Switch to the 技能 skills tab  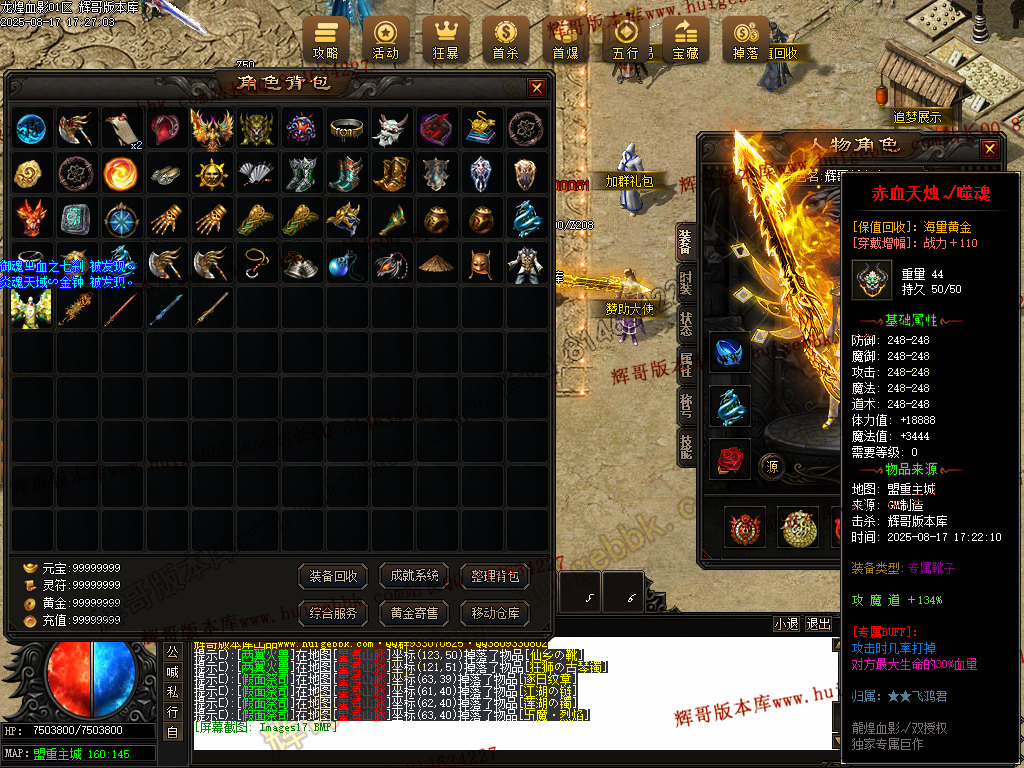(686, 448)
